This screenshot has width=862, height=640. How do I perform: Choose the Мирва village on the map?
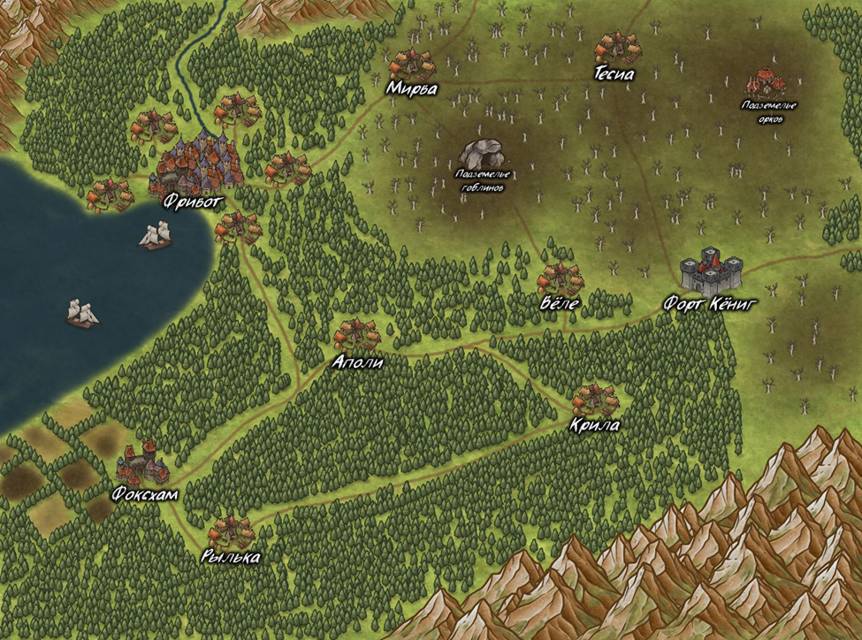(x=412, y=66)
